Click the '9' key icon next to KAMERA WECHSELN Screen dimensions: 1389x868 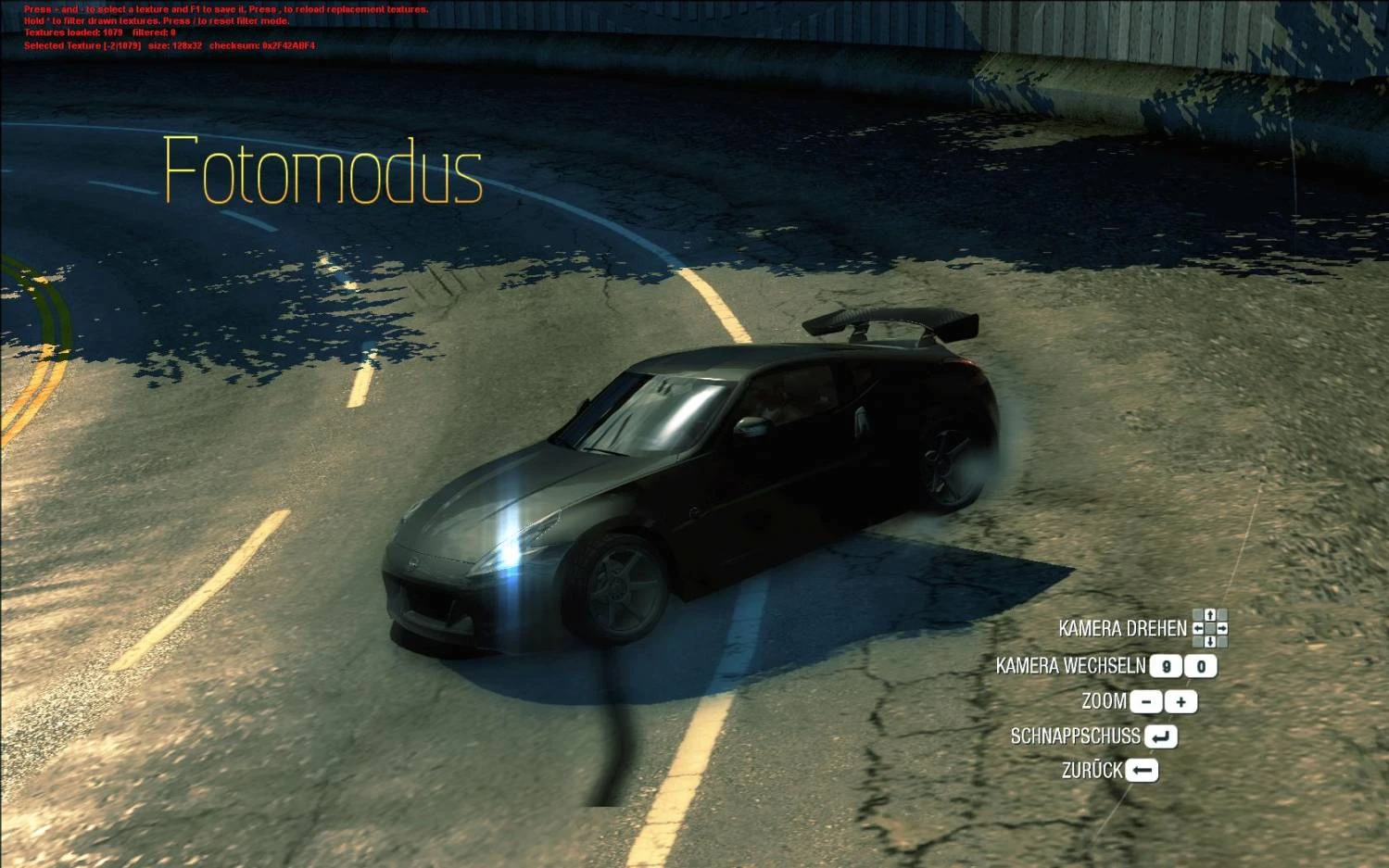pos(1167,666)
